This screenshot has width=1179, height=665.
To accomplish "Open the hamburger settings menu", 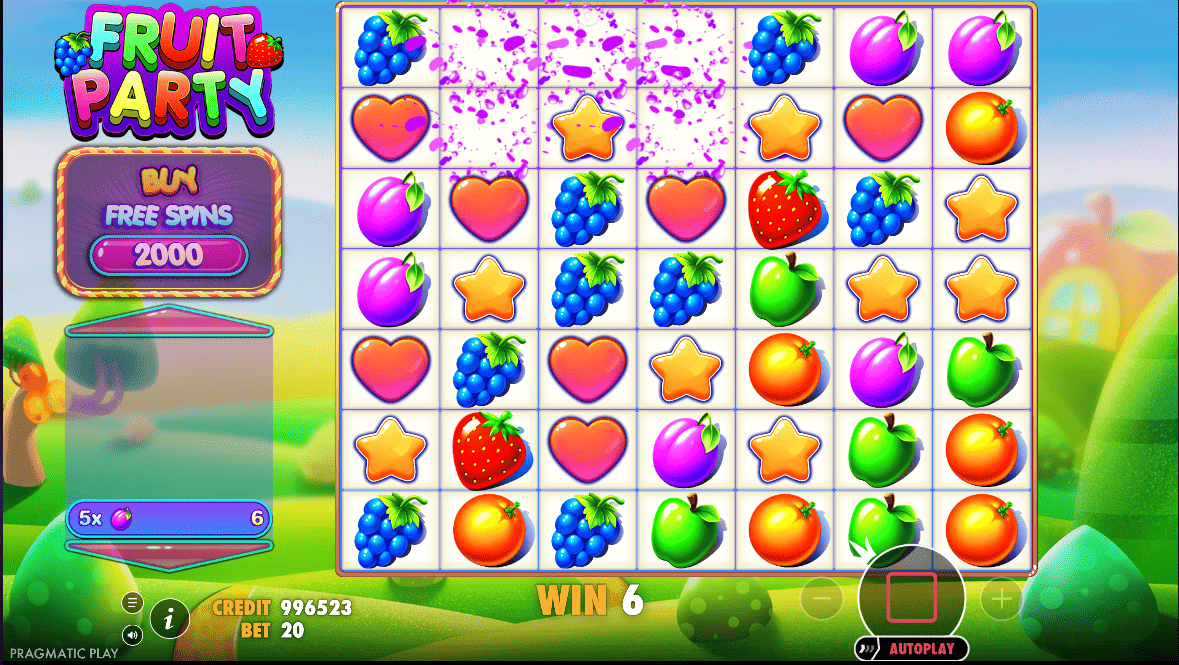I will point(132,602).
